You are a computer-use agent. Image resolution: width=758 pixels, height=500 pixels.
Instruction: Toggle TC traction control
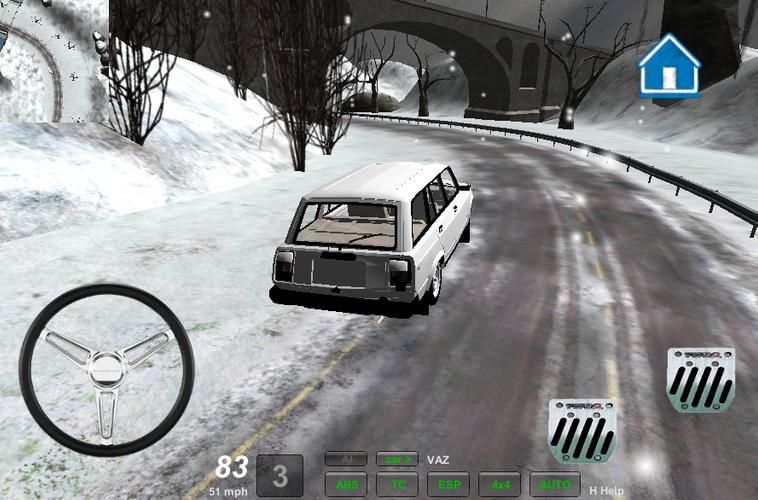pos(398,484)
